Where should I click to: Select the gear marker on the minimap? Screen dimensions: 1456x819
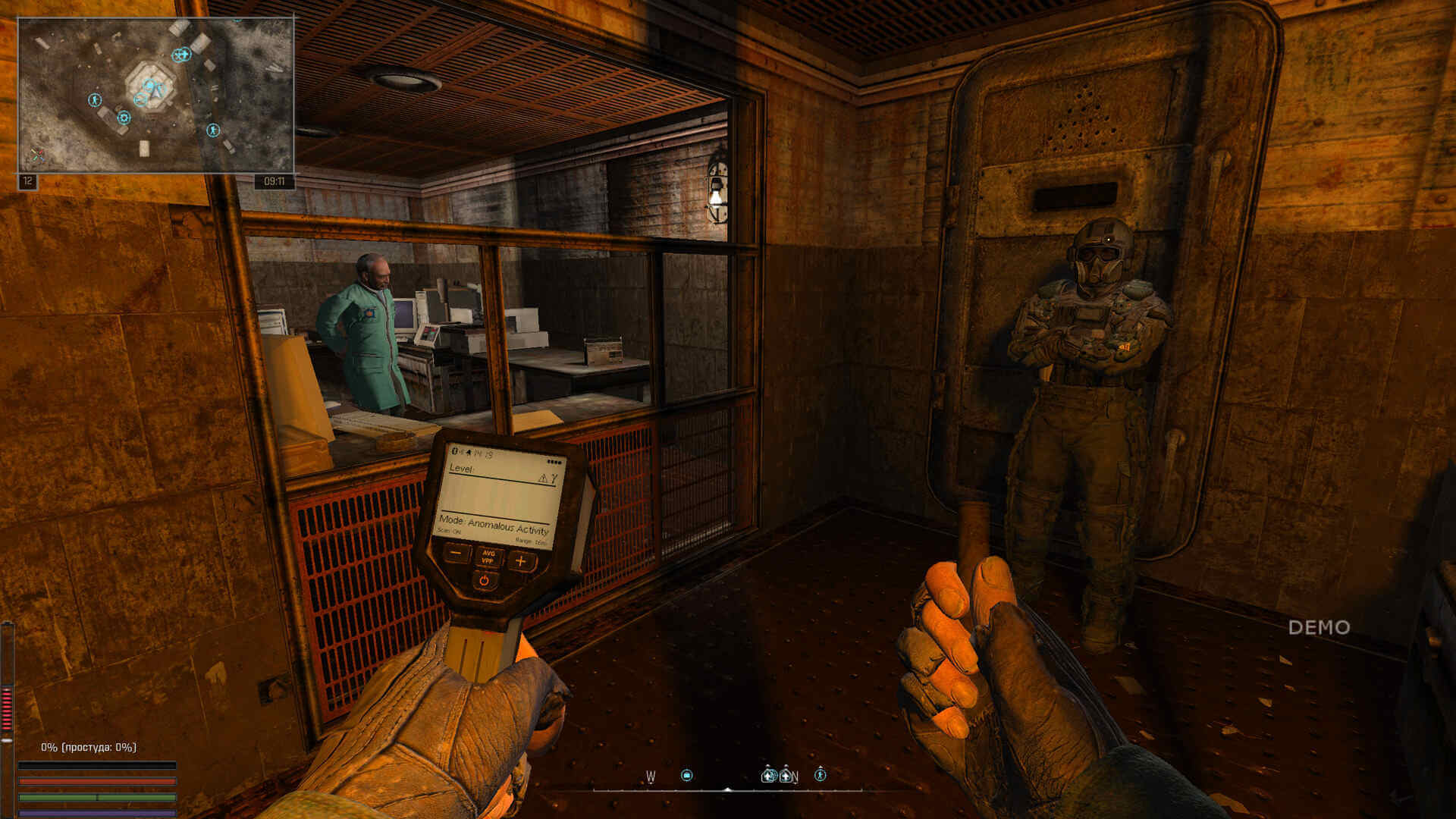coord(124,118)
